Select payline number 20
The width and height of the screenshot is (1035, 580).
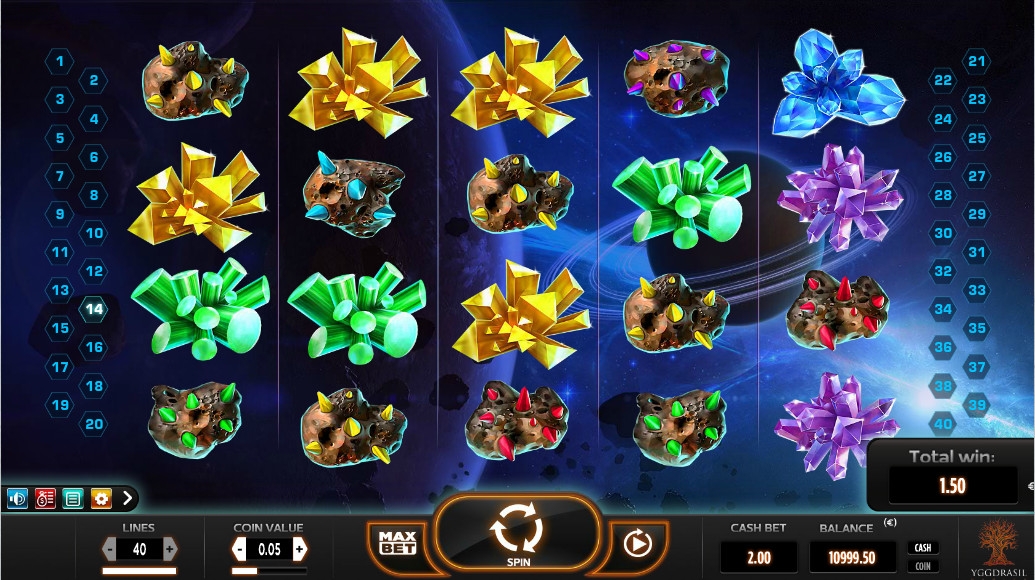click(94, 423)
